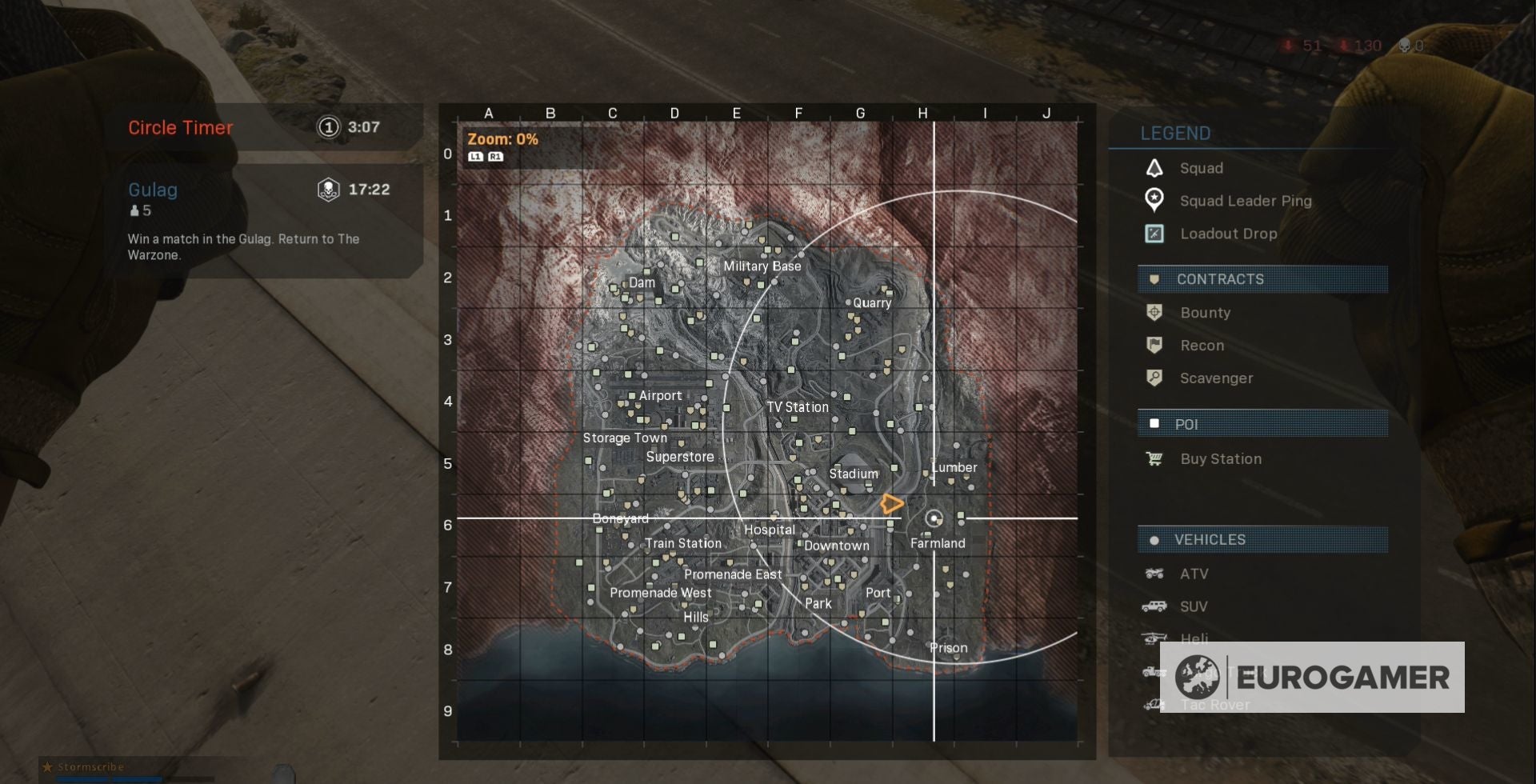Click the Scavenger contract icon

[1155, 378]
